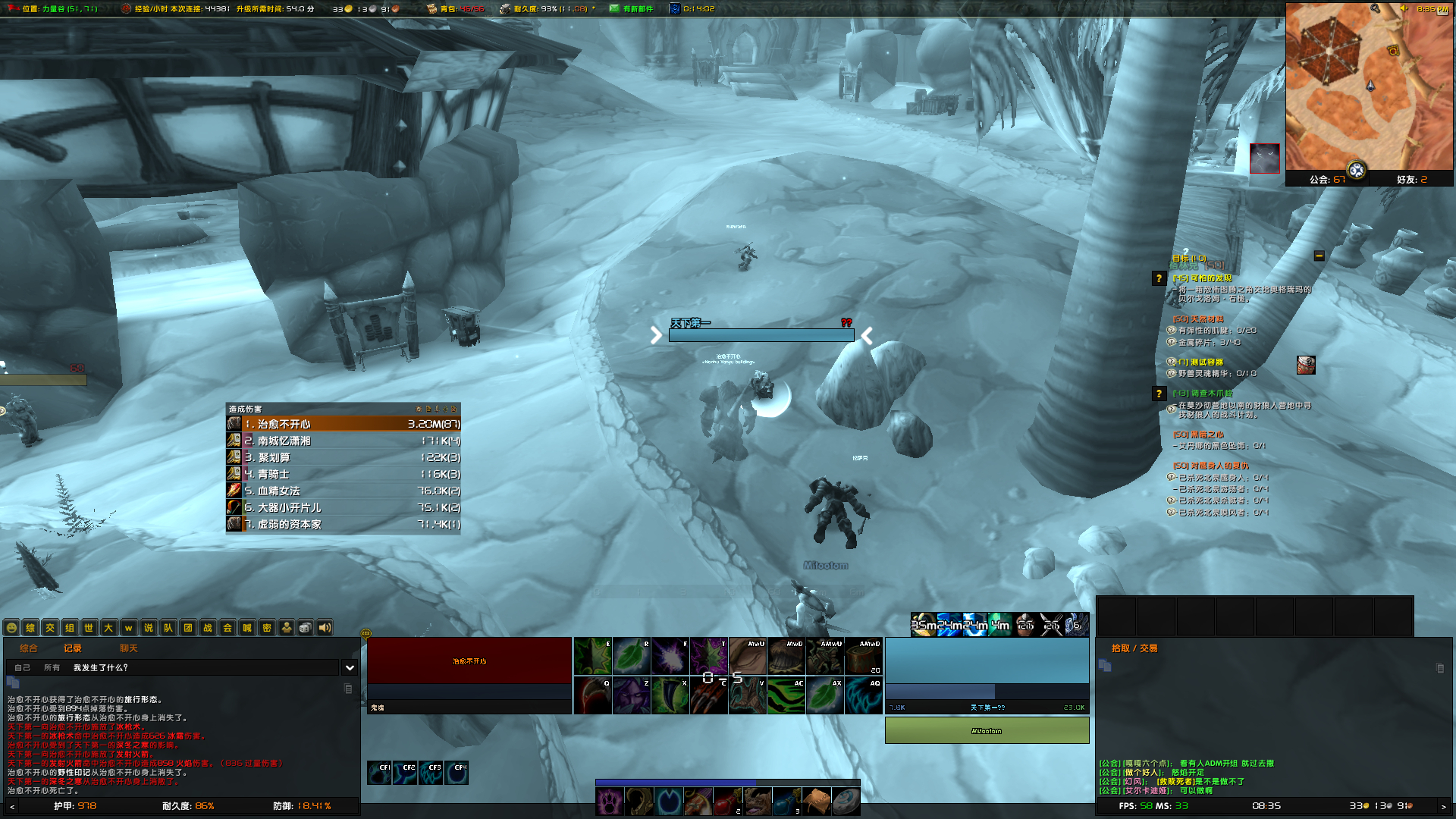1456x819 pixels.
Task: Click the character portrait icon beside the dice
Action: click(x=287, y=628)
